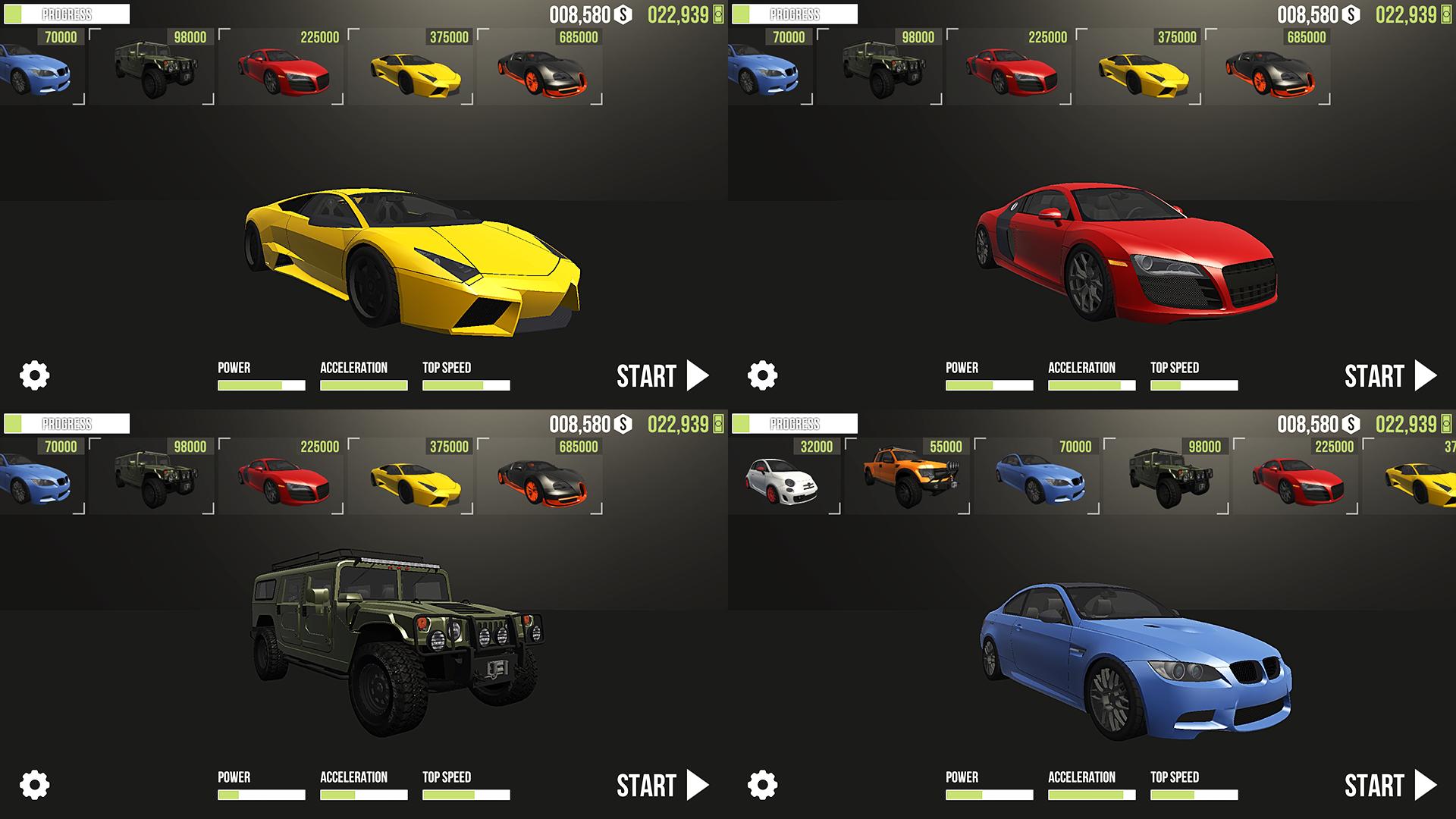The image size is (1456, 819).
Task: Click START beside the large blue coupe
Action: 1390,786
